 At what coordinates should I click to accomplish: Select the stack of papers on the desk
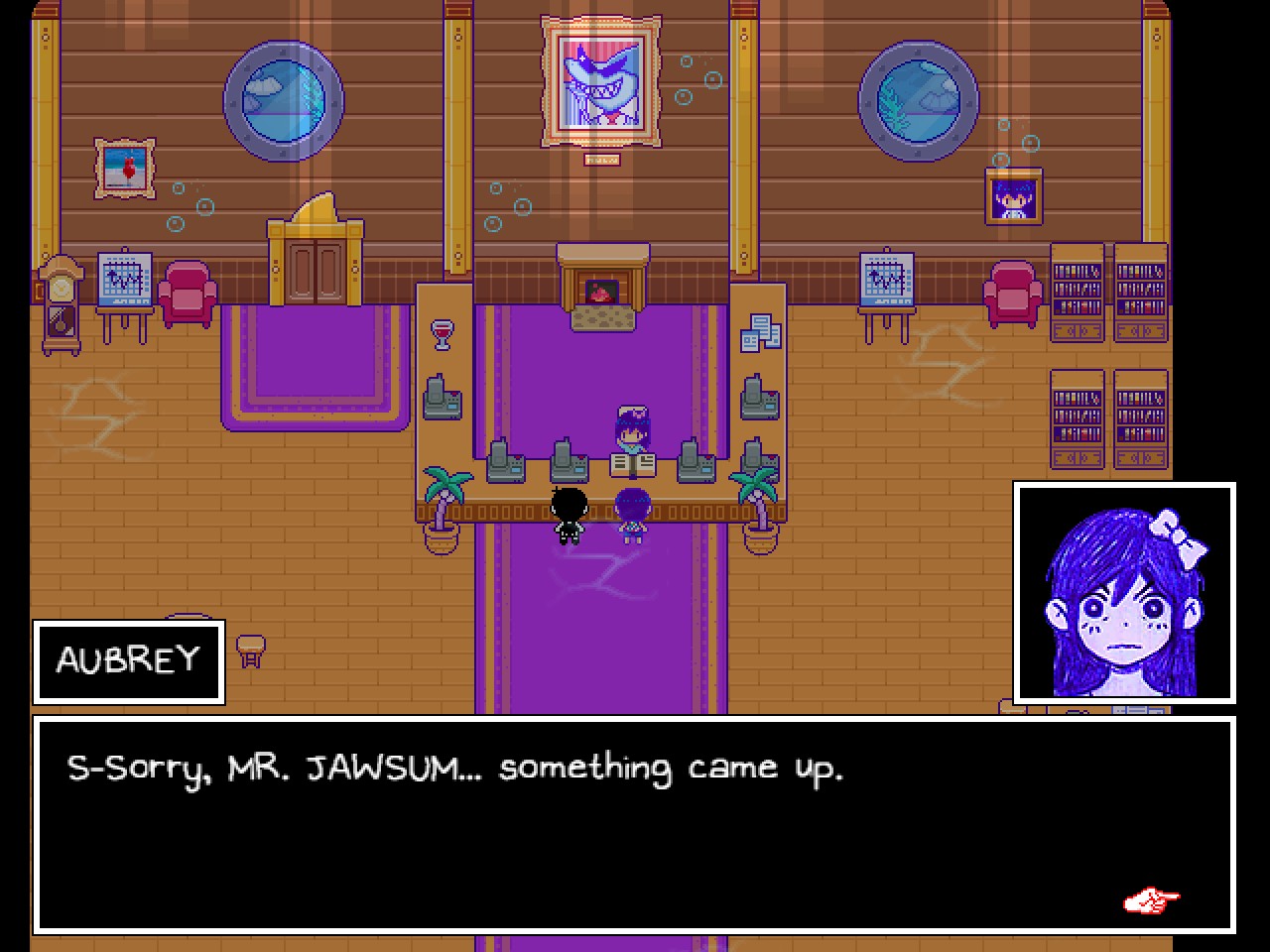tap(760, 332)
